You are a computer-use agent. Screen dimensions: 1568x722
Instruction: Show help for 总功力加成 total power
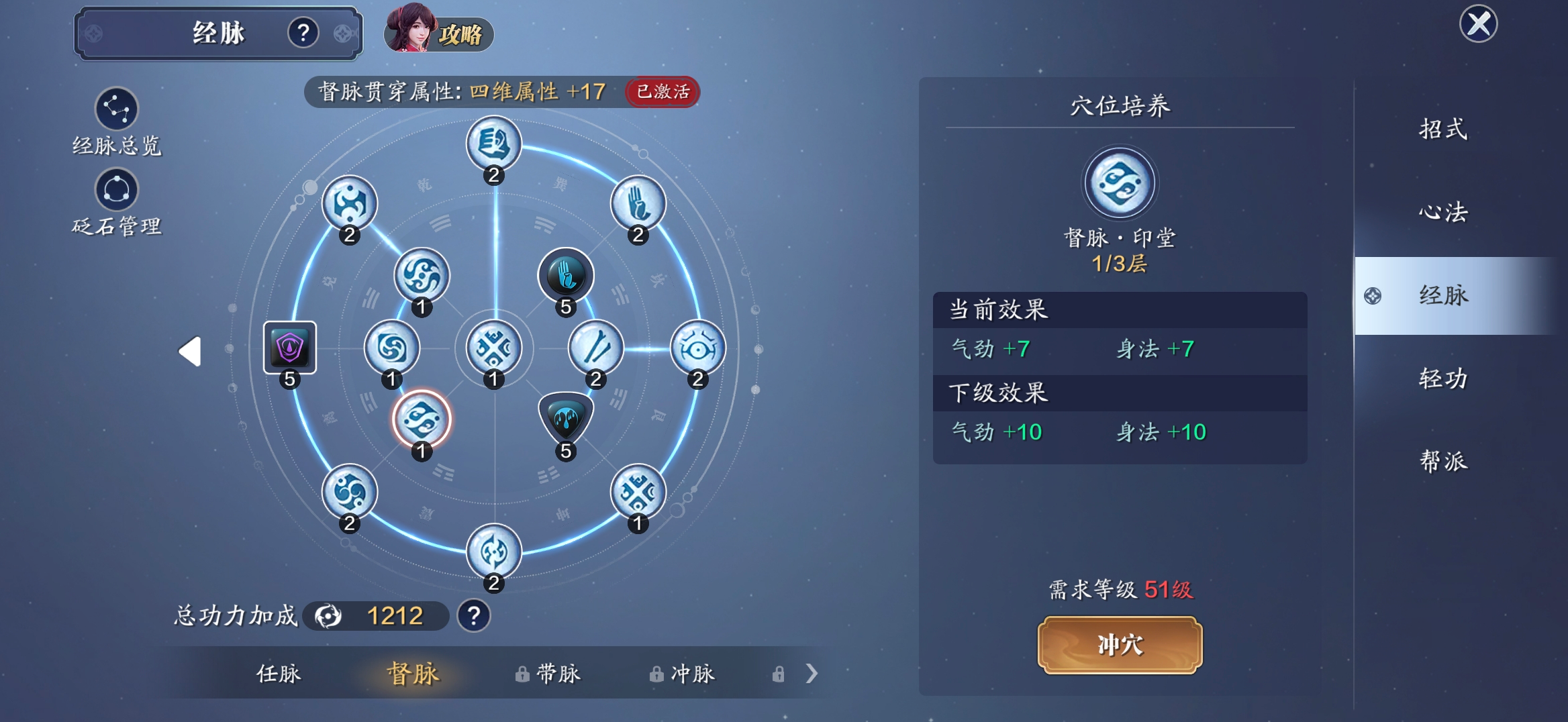click(x=474, y=615)
